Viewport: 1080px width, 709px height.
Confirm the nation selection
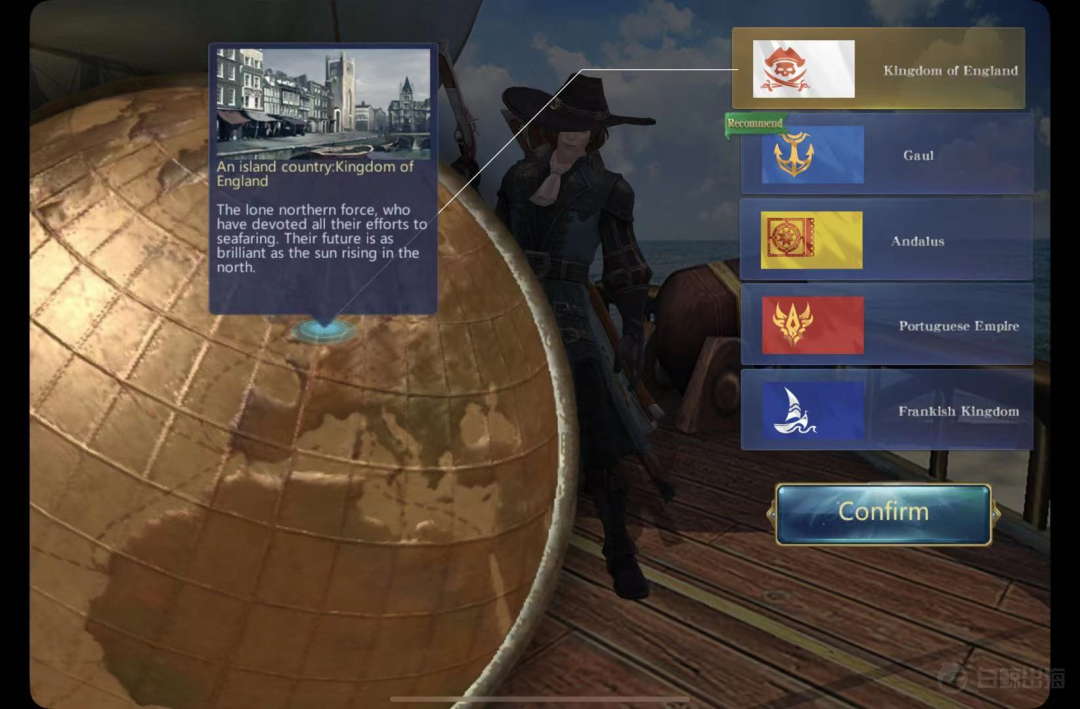(x=883, y=513)
